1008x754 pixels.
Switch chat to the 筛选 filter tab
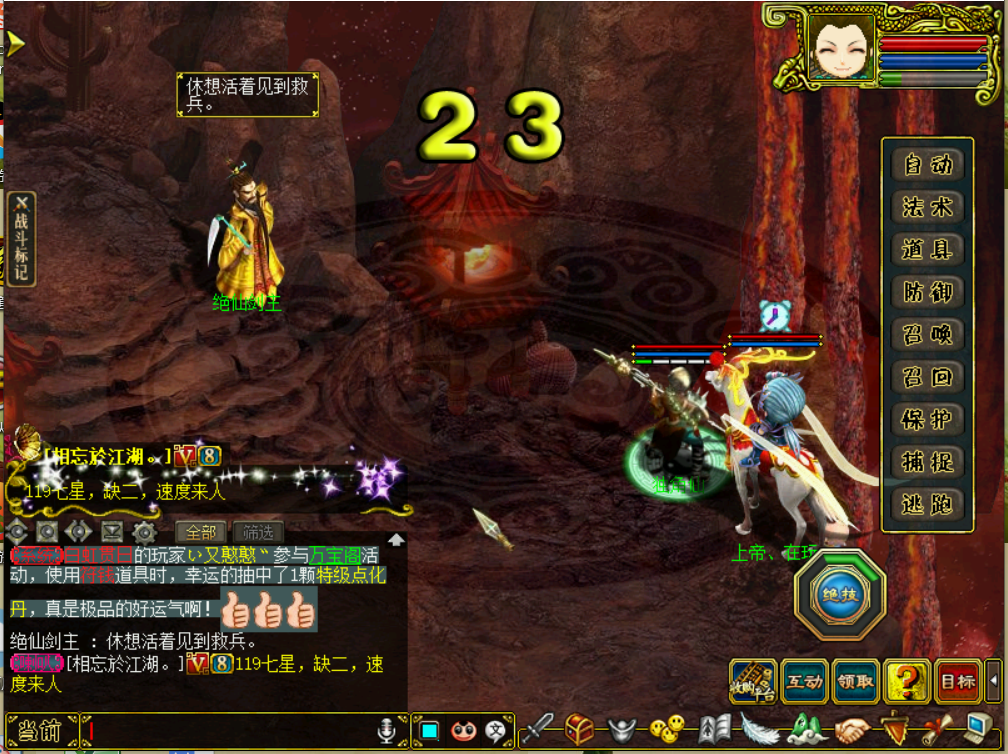click(x=257, y=532)
